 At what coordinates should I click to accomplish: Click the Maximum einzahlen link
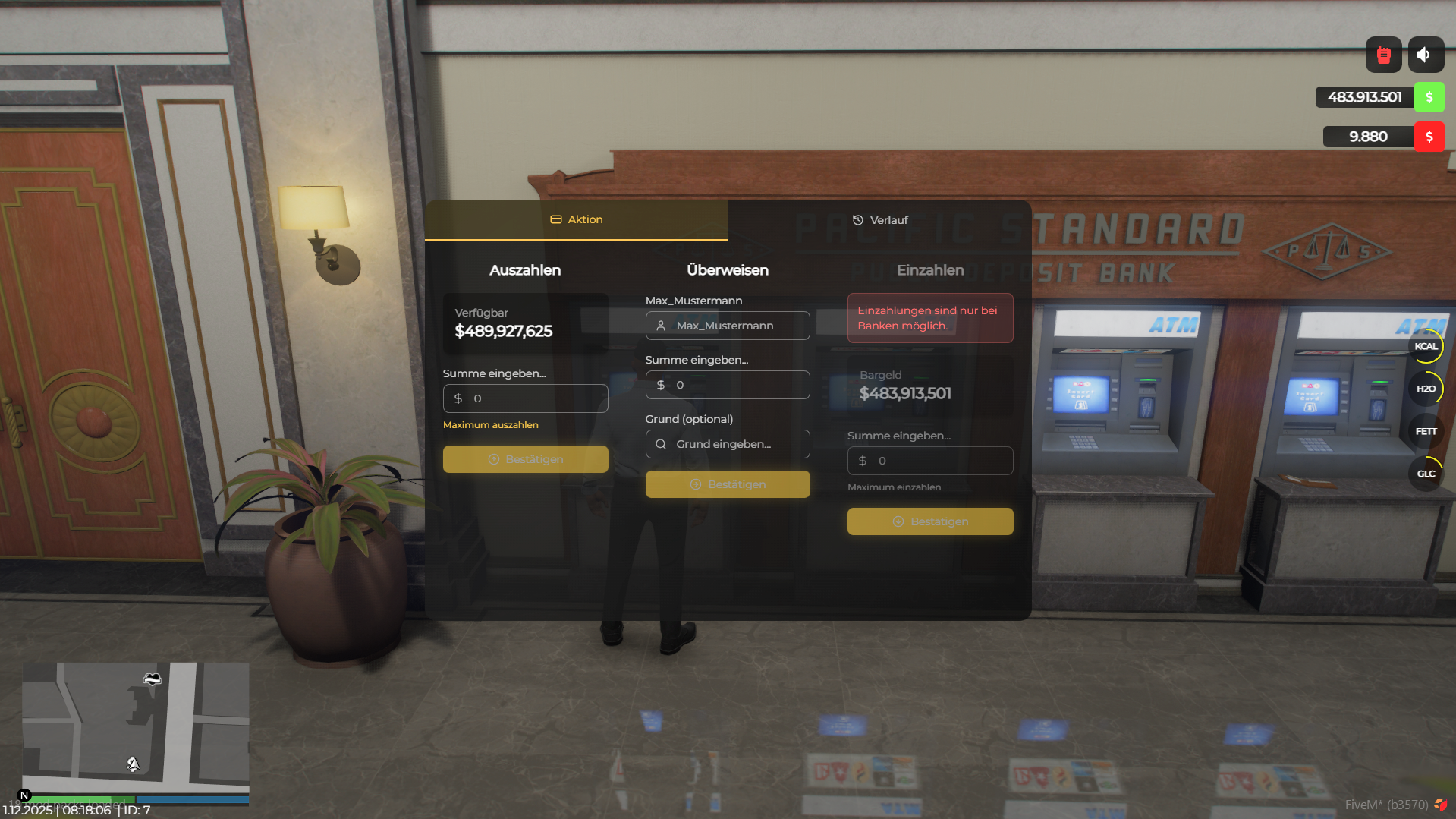click(x=893, y=487)
